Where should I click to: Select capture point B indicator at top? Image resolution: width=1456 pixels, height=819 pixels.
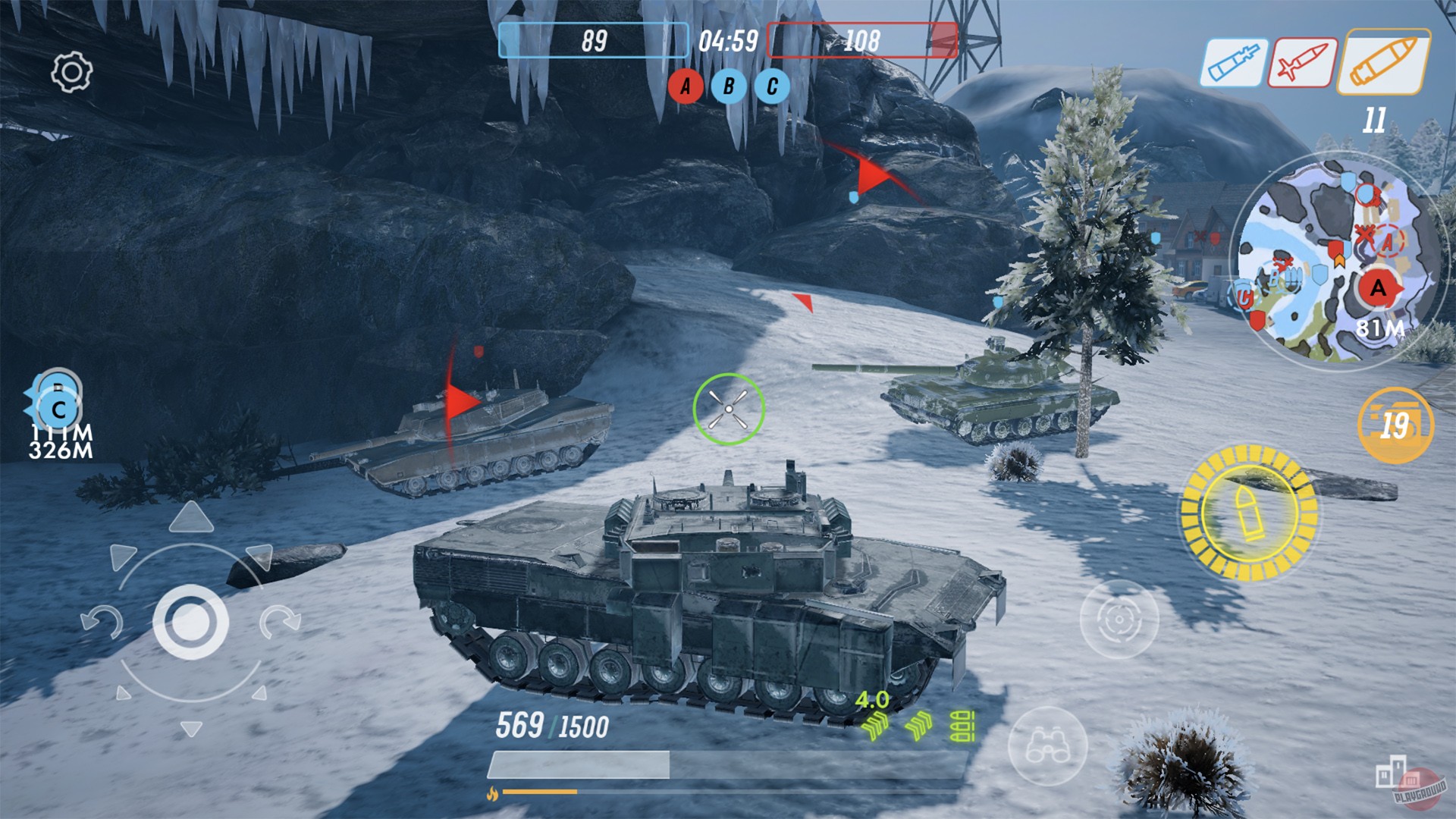click(729, 86)
